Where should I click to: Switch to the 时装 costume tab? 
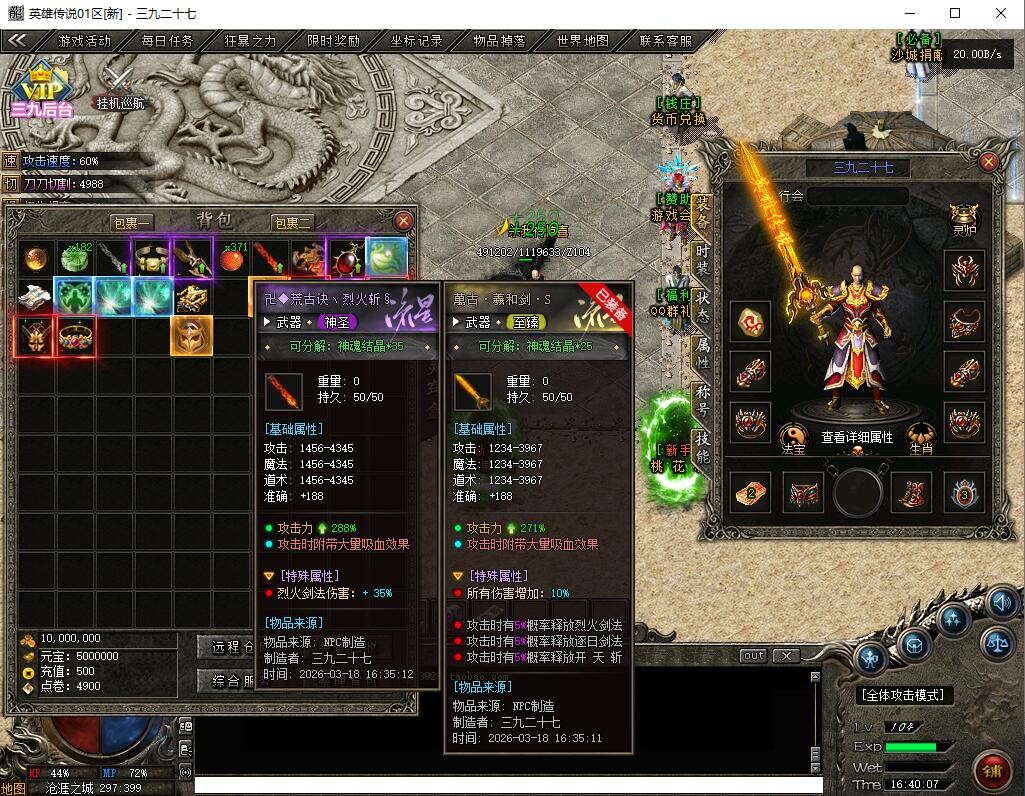702,260
